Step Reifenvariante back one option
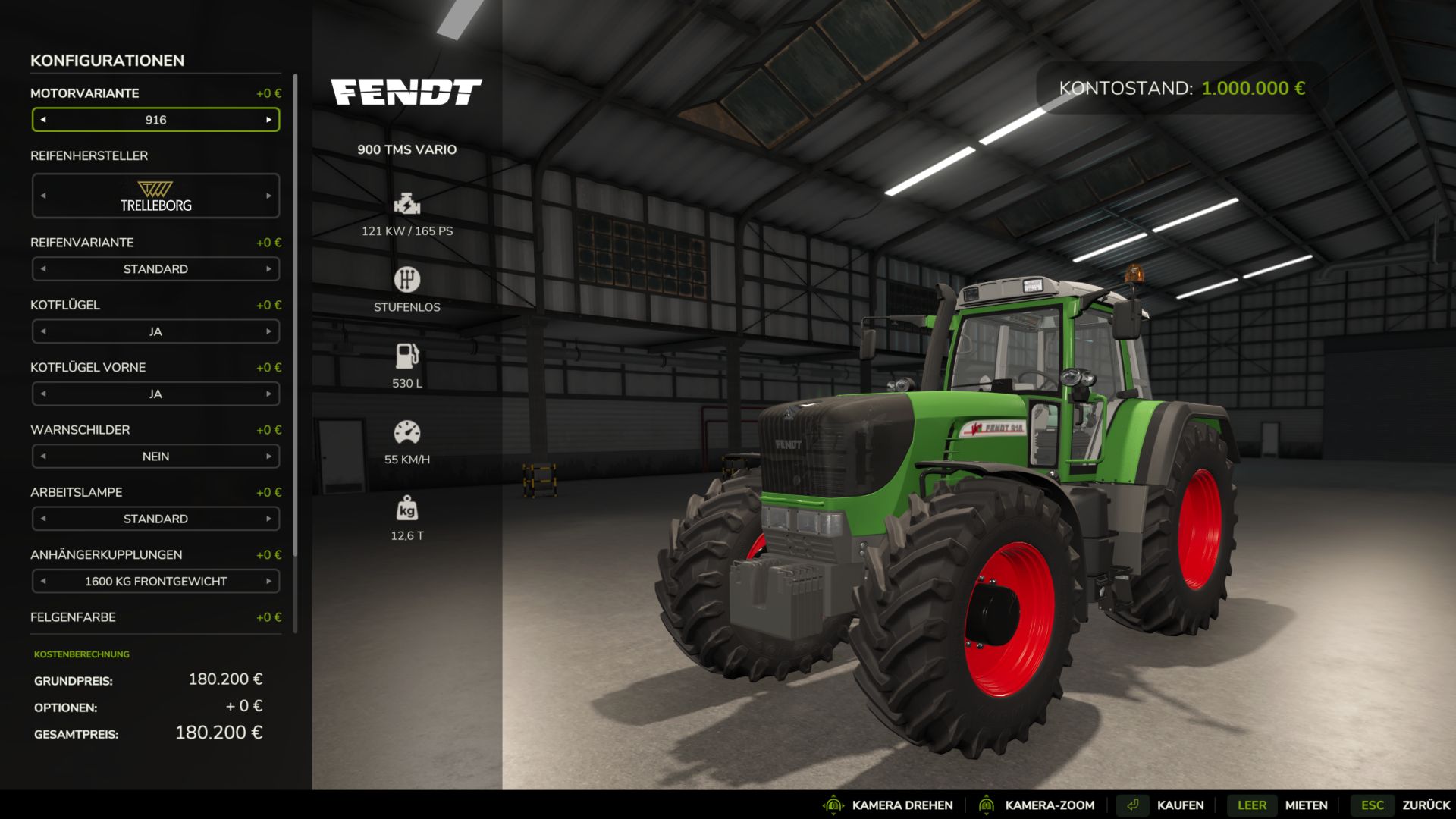This screenshot has height=819, width=1456. coord(43,269)
